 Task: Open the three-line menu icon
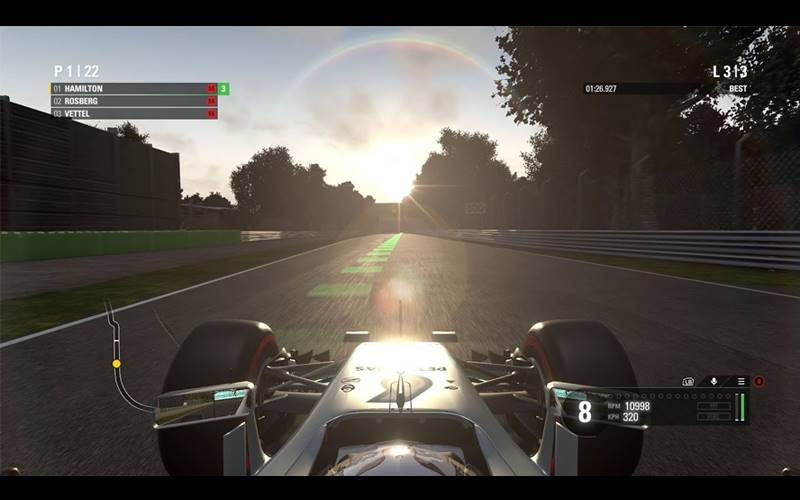pos(740,381)
